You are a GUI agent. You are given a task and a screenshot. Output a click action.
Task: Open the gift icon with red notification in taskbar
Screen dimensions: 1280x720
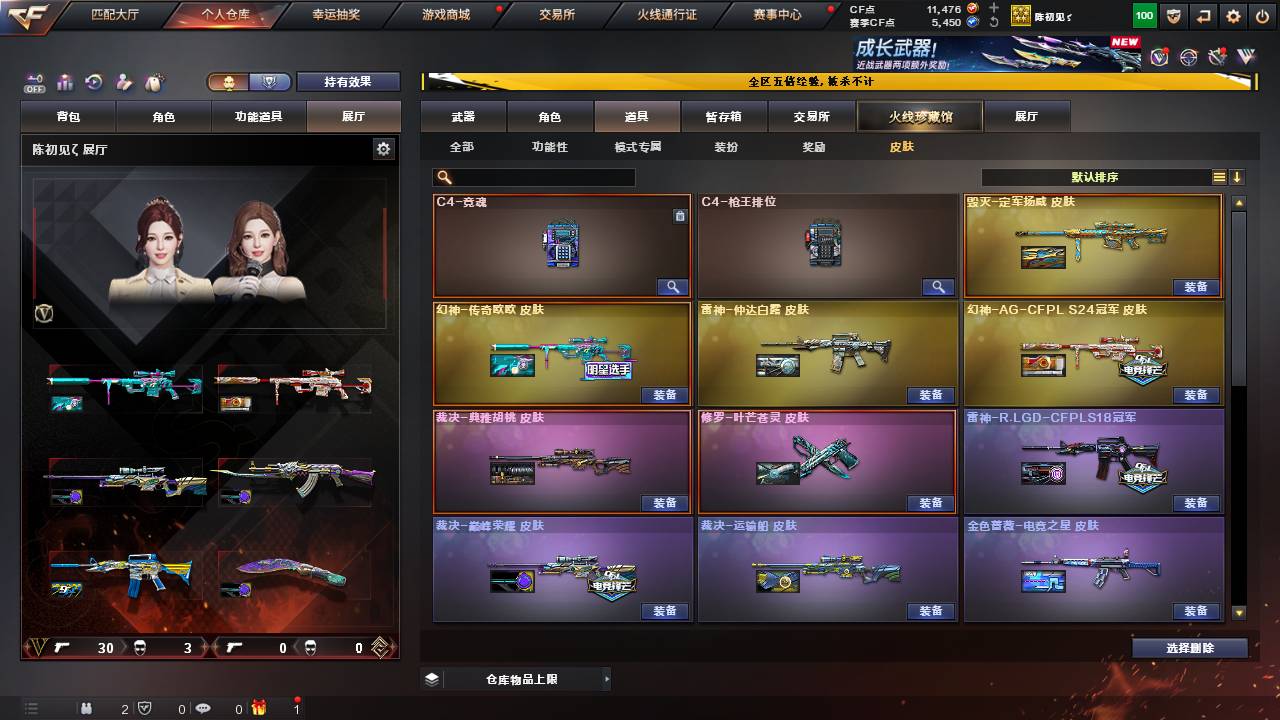257,709
